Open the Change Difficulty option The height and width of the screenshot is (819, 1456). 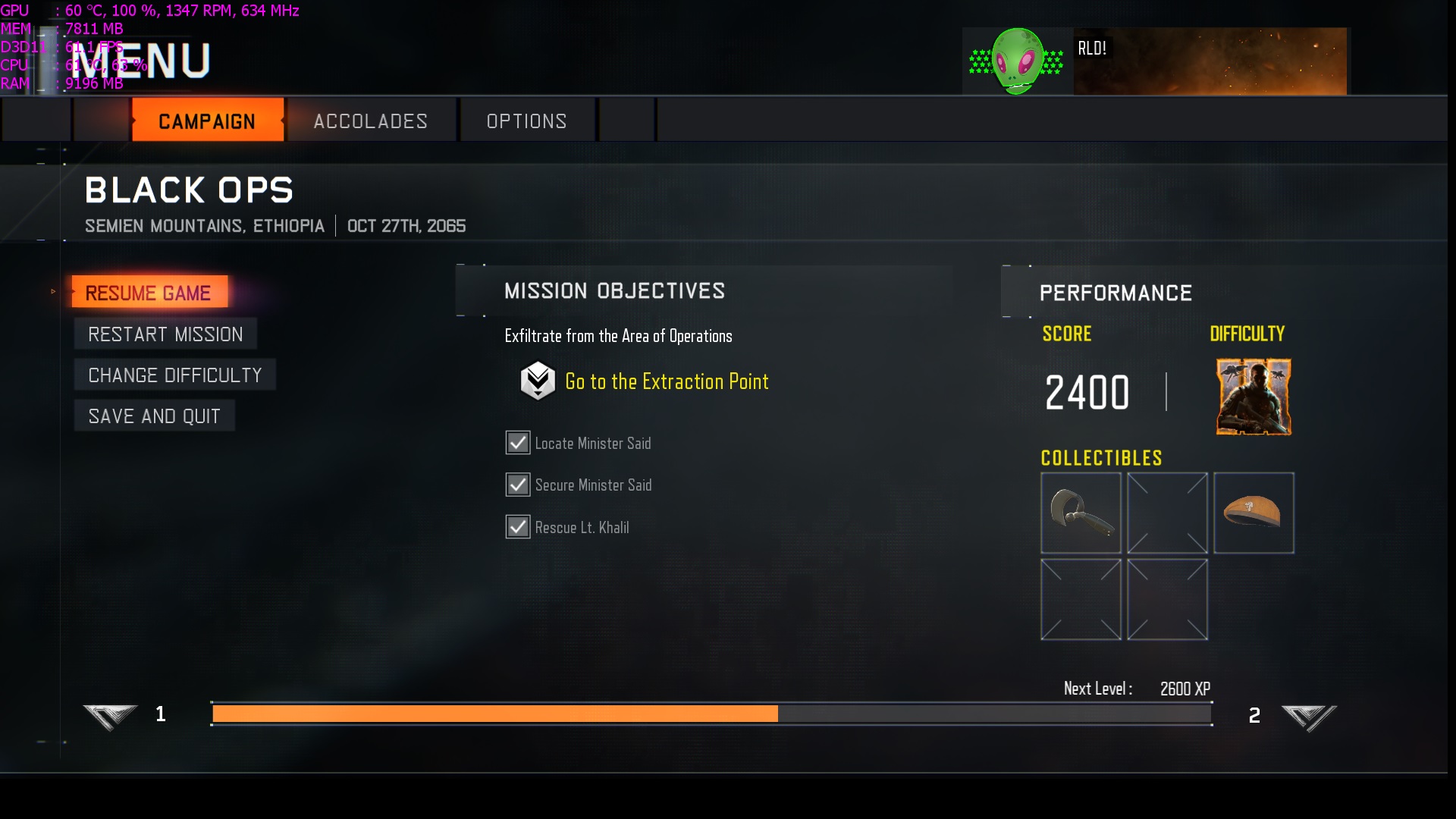point(174,375)
